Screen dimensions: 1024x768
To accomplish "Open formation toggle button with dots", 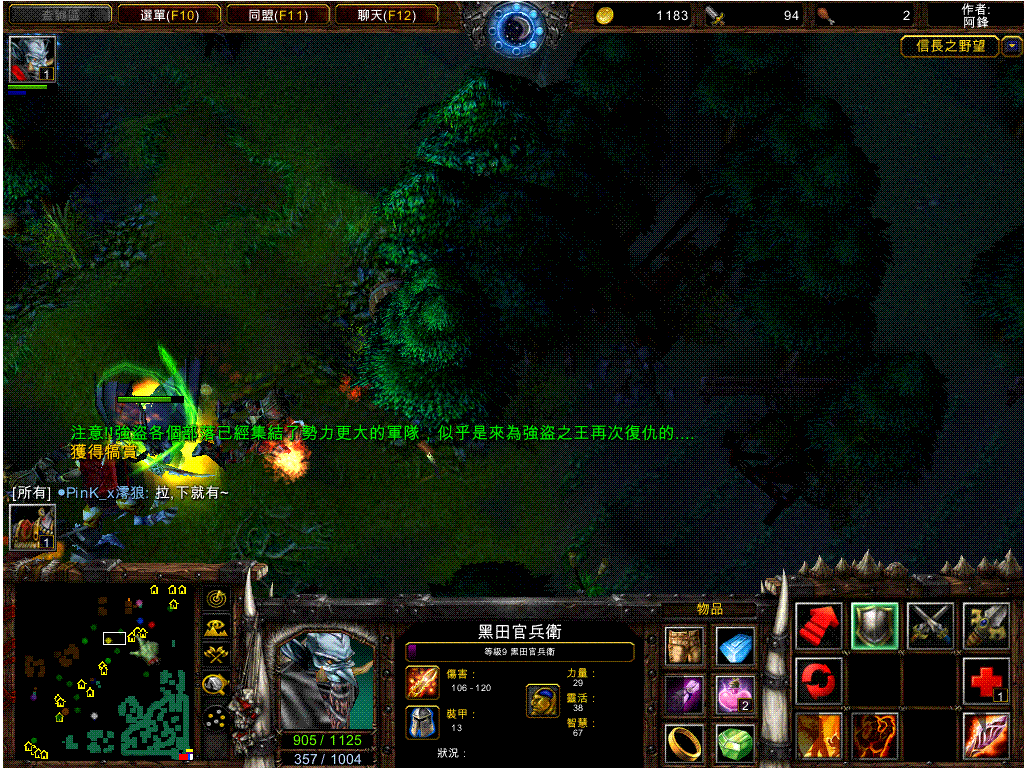I will click(215, 717).
